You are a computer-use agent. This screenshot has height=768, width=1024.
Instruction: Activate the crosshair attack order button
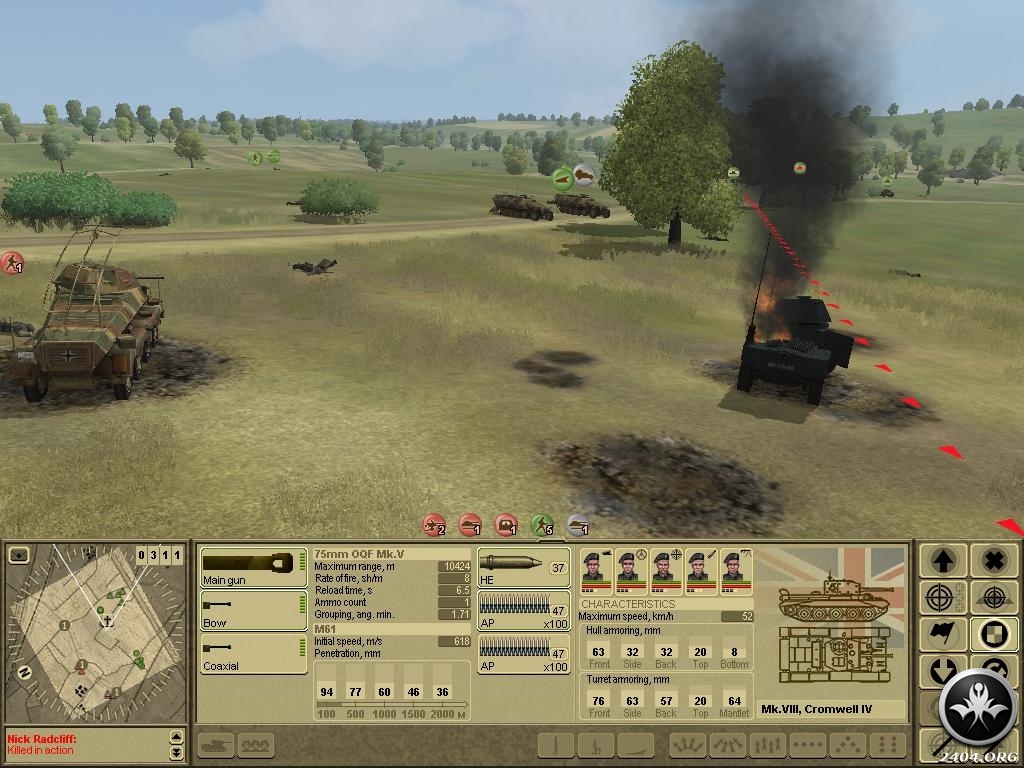942,598
